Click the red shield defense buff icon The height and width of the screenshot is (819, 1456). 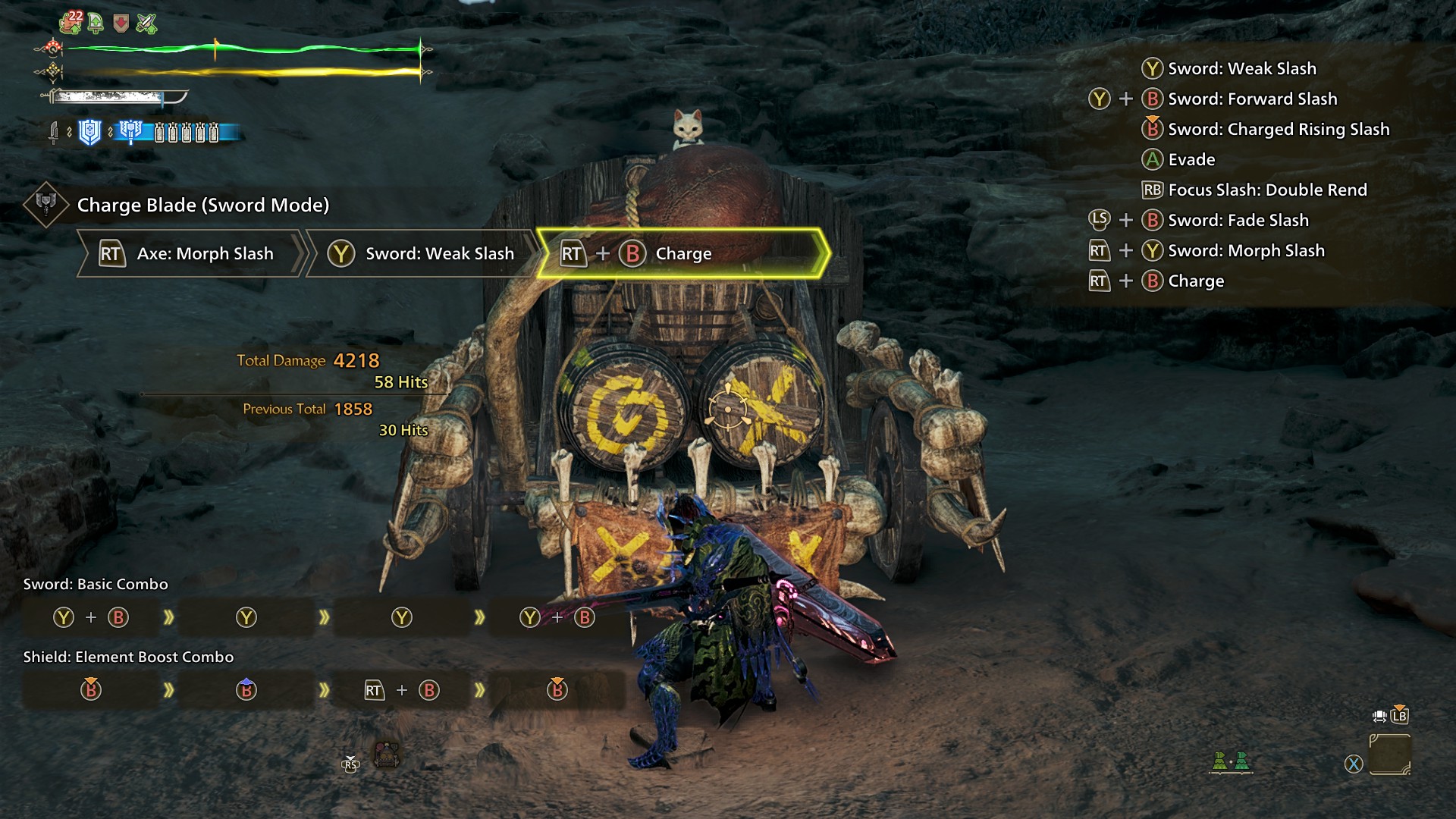pos(121,24)
